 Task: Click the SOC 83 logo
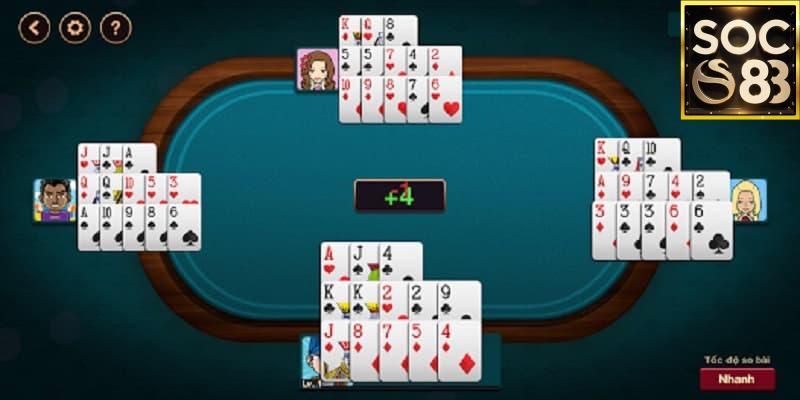[738, 60]
